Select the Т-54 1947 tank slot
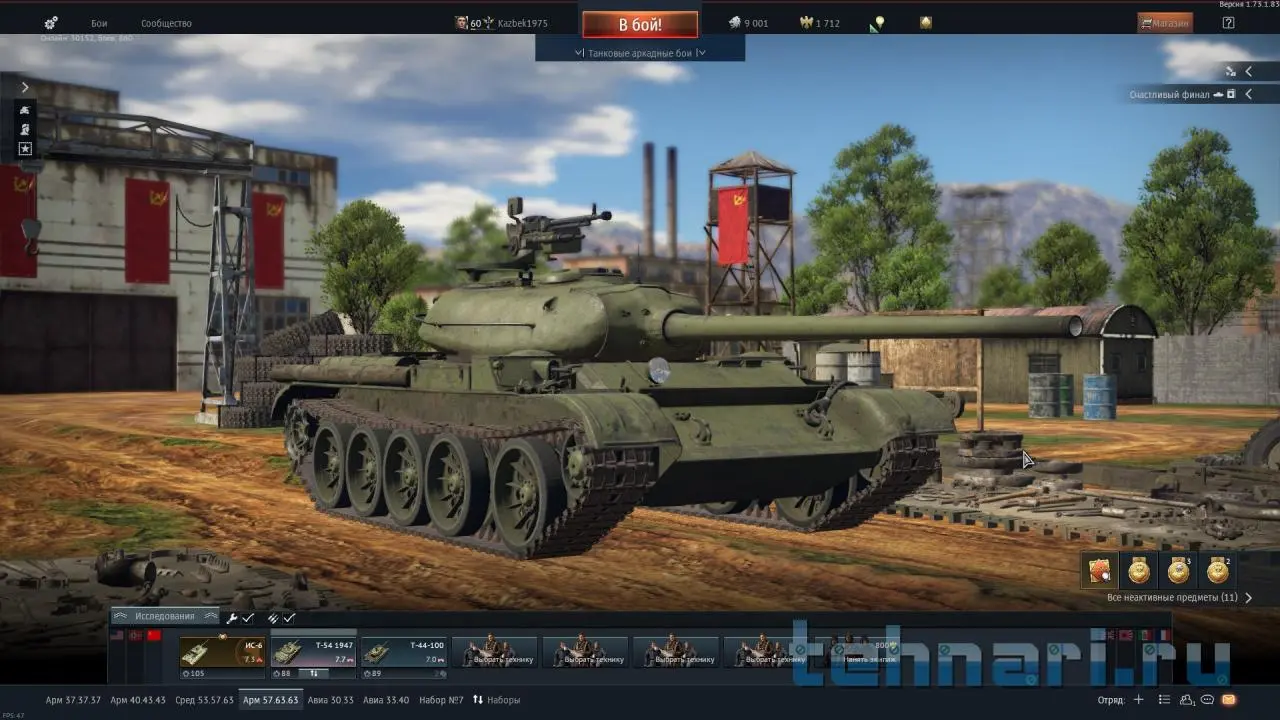The width and height of the screenshot is (1280, 720). (313, 652)
